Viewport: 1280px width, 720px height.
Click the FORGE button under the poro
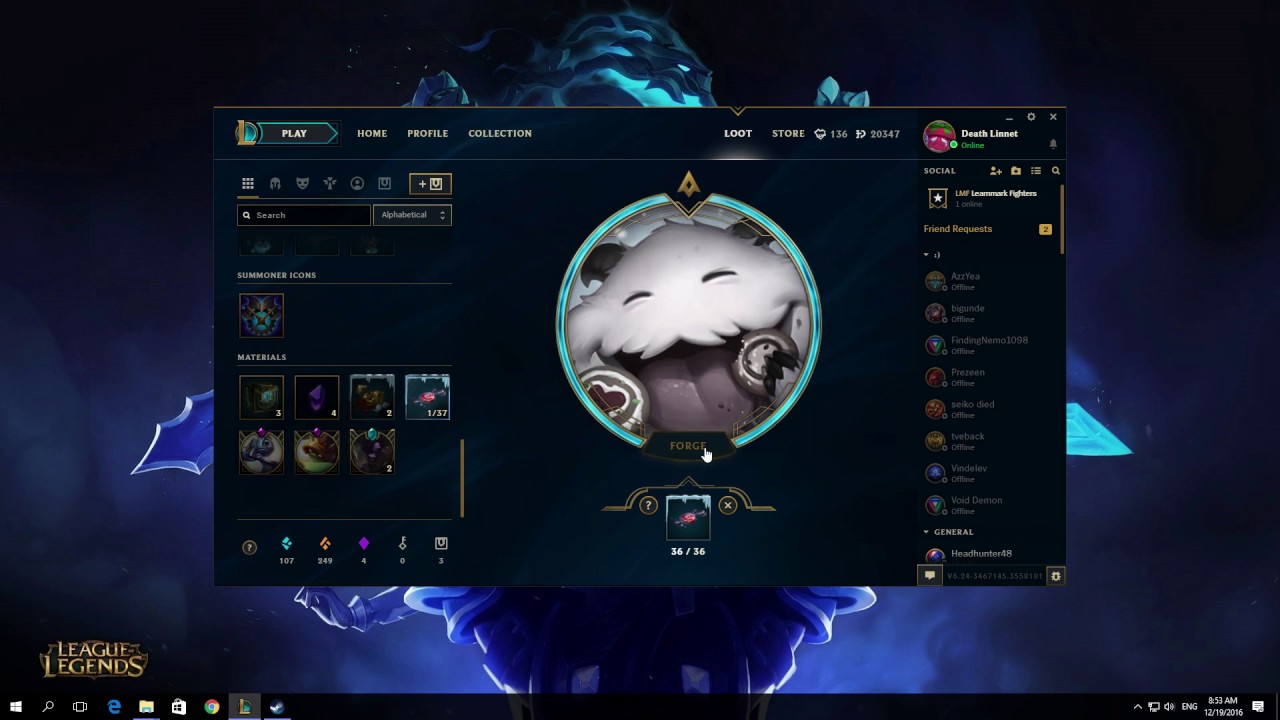[x=687, y=445]
